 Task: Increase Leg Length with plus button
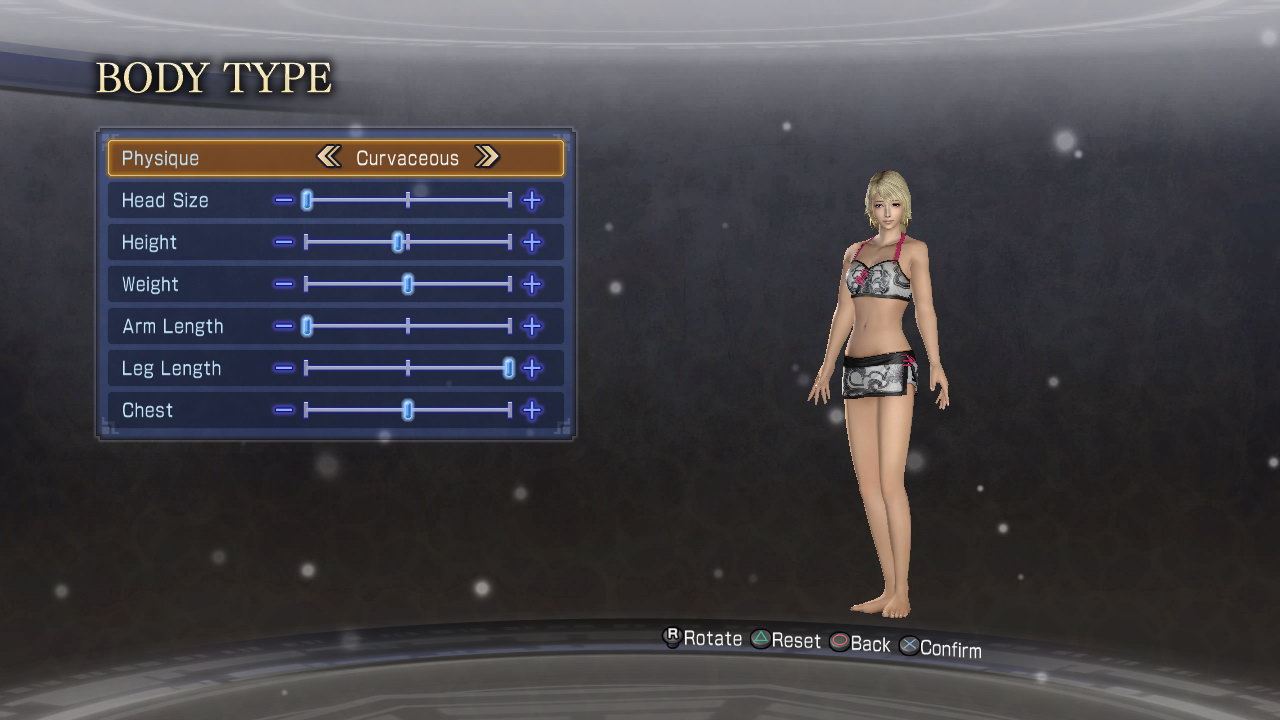(x=532, y=369)
